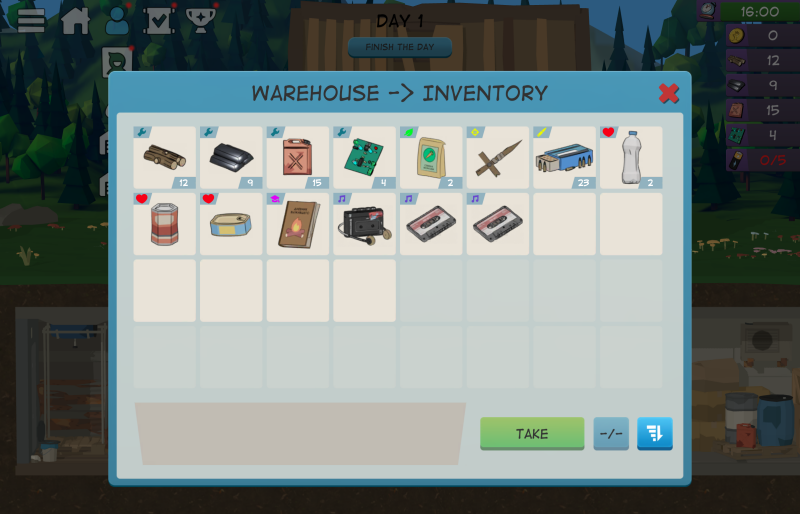Open the trophy achievements icon

pos(200,20)
